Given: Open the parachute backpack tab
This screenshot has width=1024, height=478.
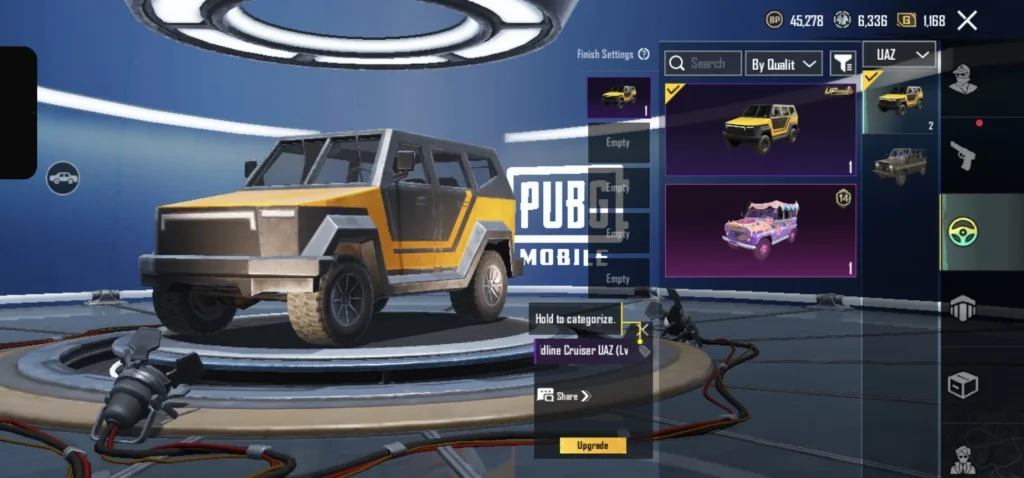Looking at the screenshot, I should pyautogui.click(x=962, y=308).
